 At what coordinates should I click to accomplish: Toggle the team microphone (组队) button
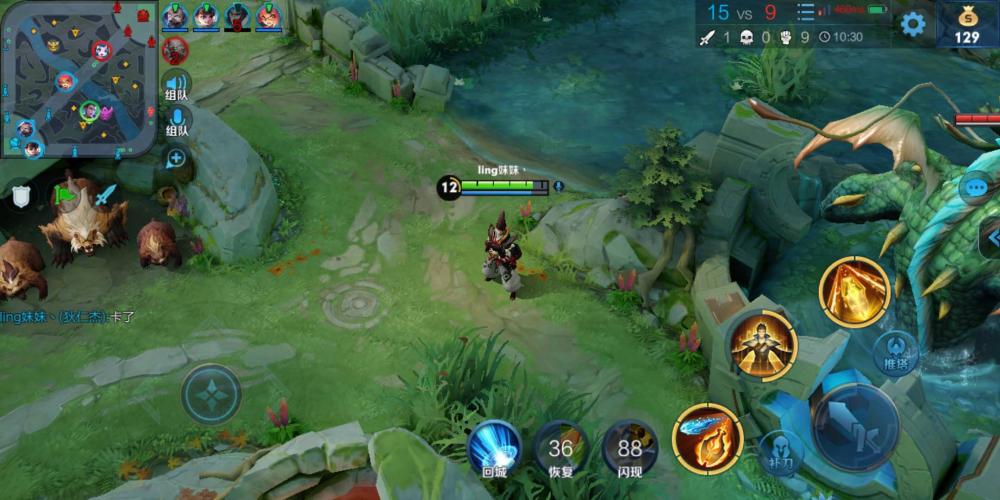177,122
